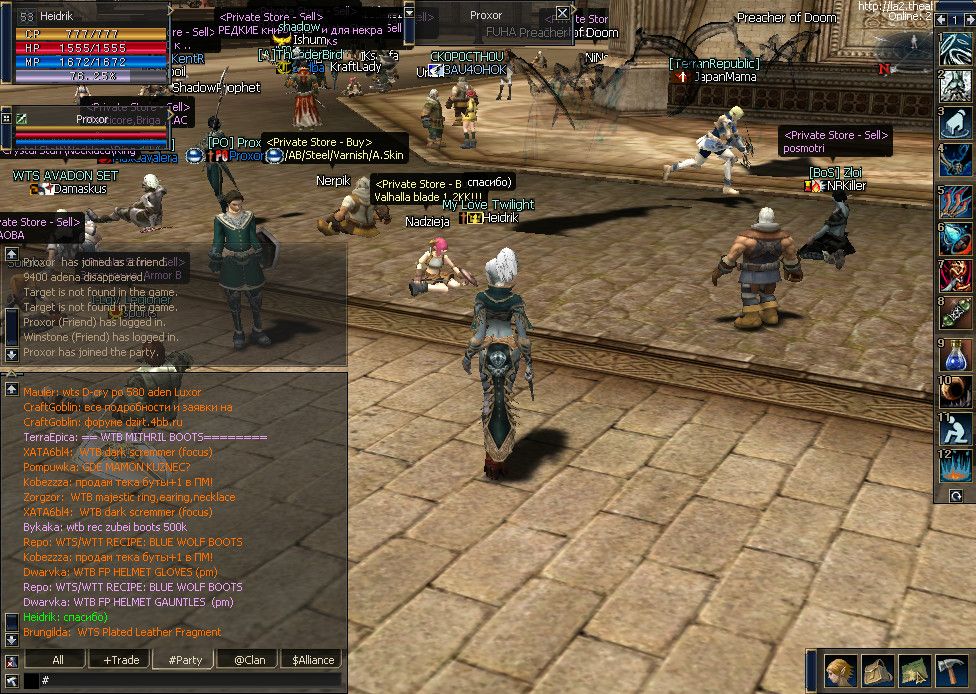This screenshot has width=976, height=694.
Task: Use the green gem item in slot 8
Action: (957, 314)
